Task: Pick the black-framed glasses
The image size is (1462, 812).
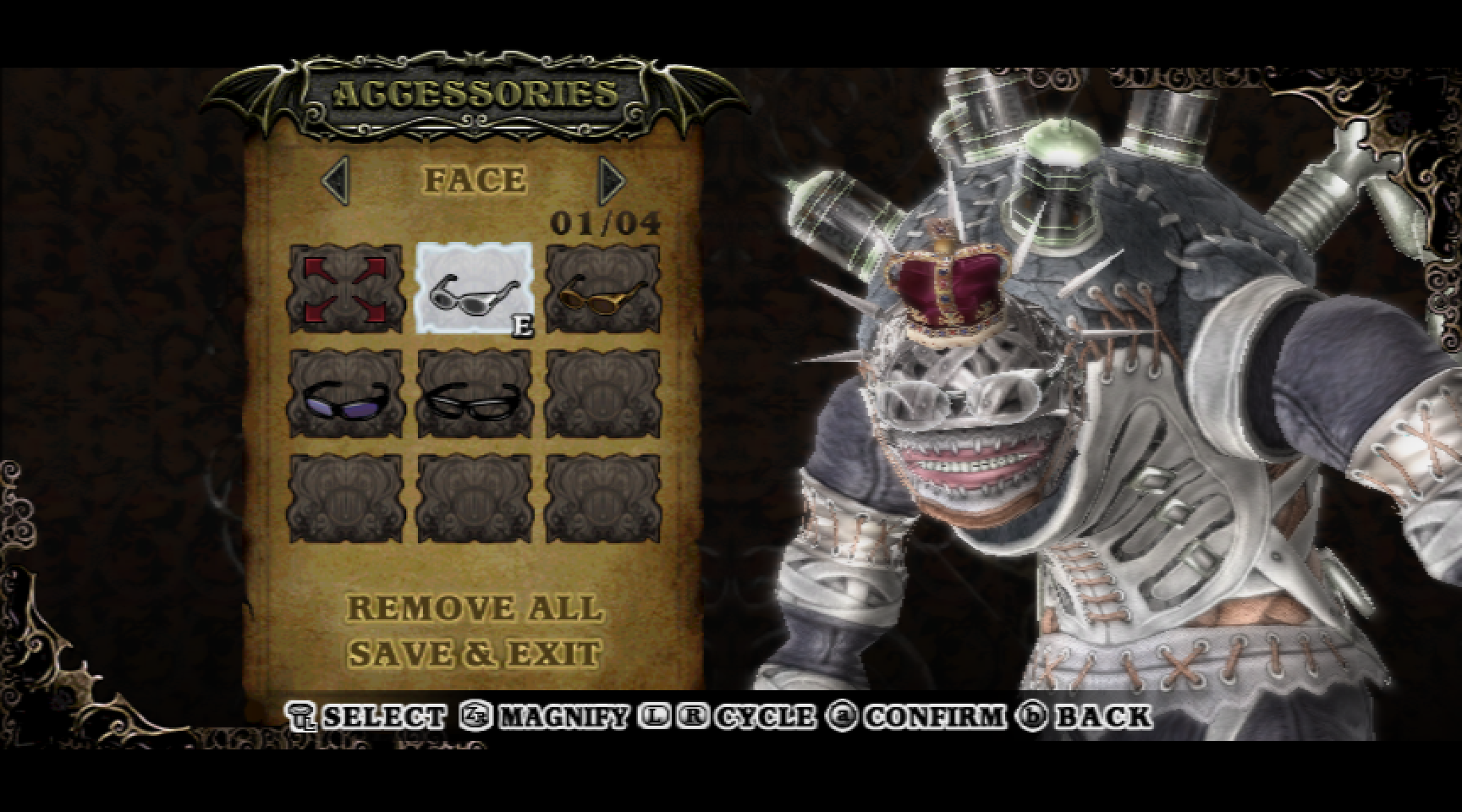Action: tap(474, 394)
